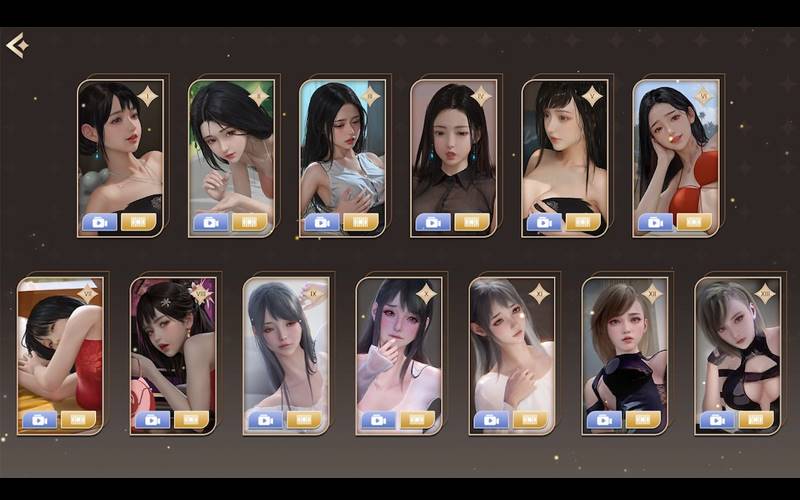The height and width of the screenshot is (500, 800).
Task: Choose the card XII portrait thumbnail
Action: point(625,345)
